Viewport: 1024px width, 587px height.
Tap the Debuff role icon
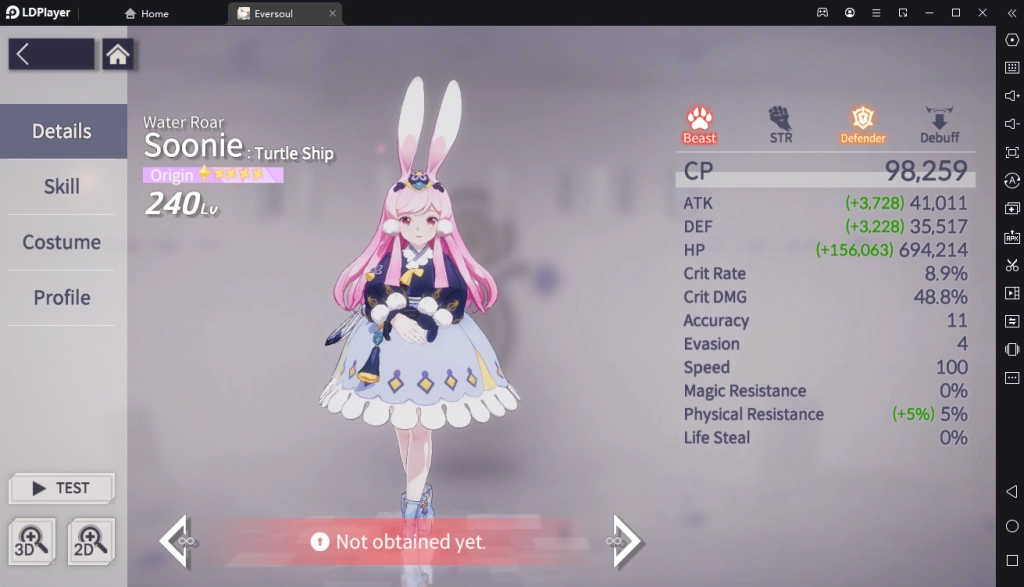click(x=939, y=124)
